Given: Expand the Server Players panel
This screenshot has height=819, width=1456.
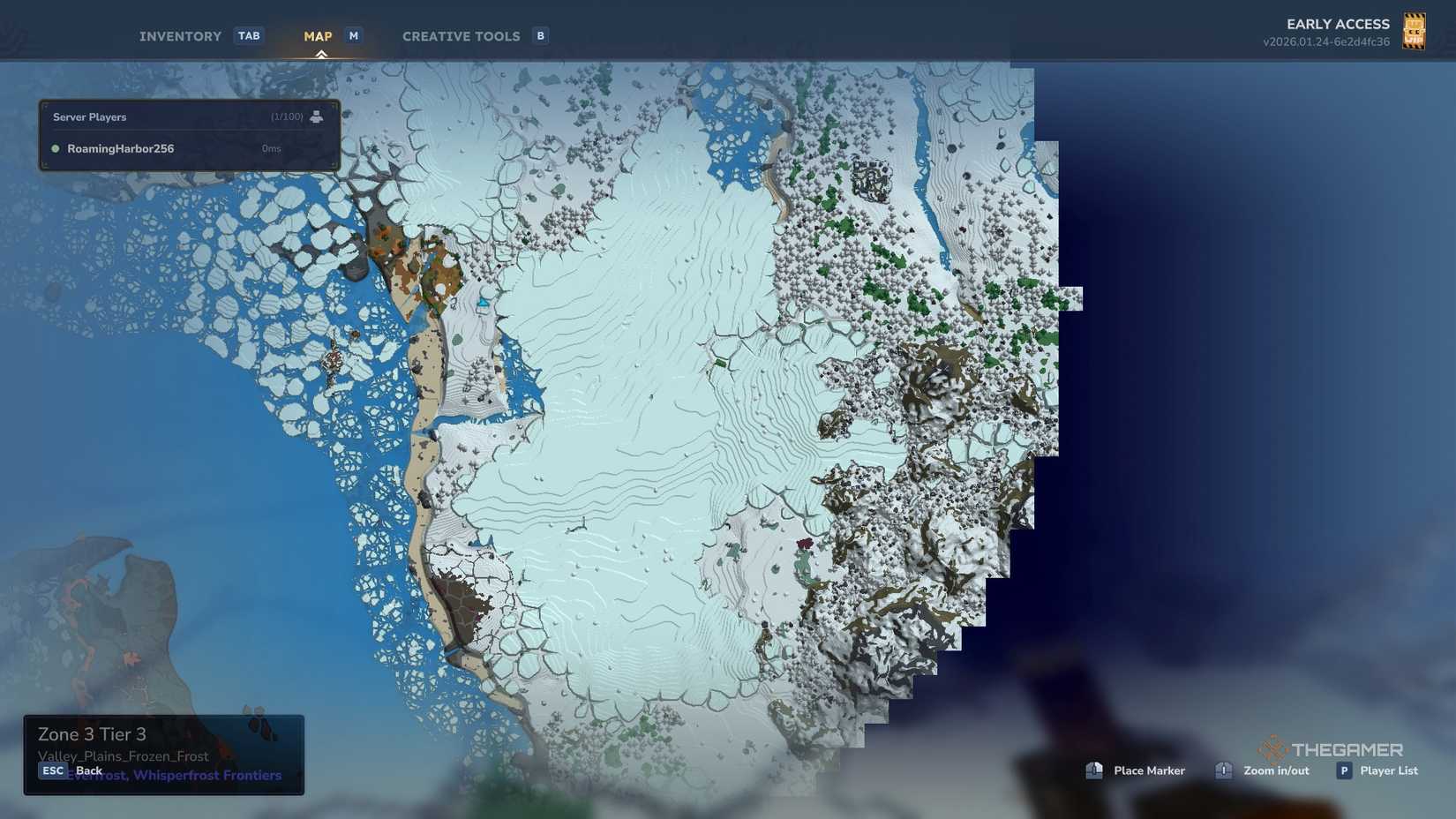Looking at the screenshot, I should (89, 116).
